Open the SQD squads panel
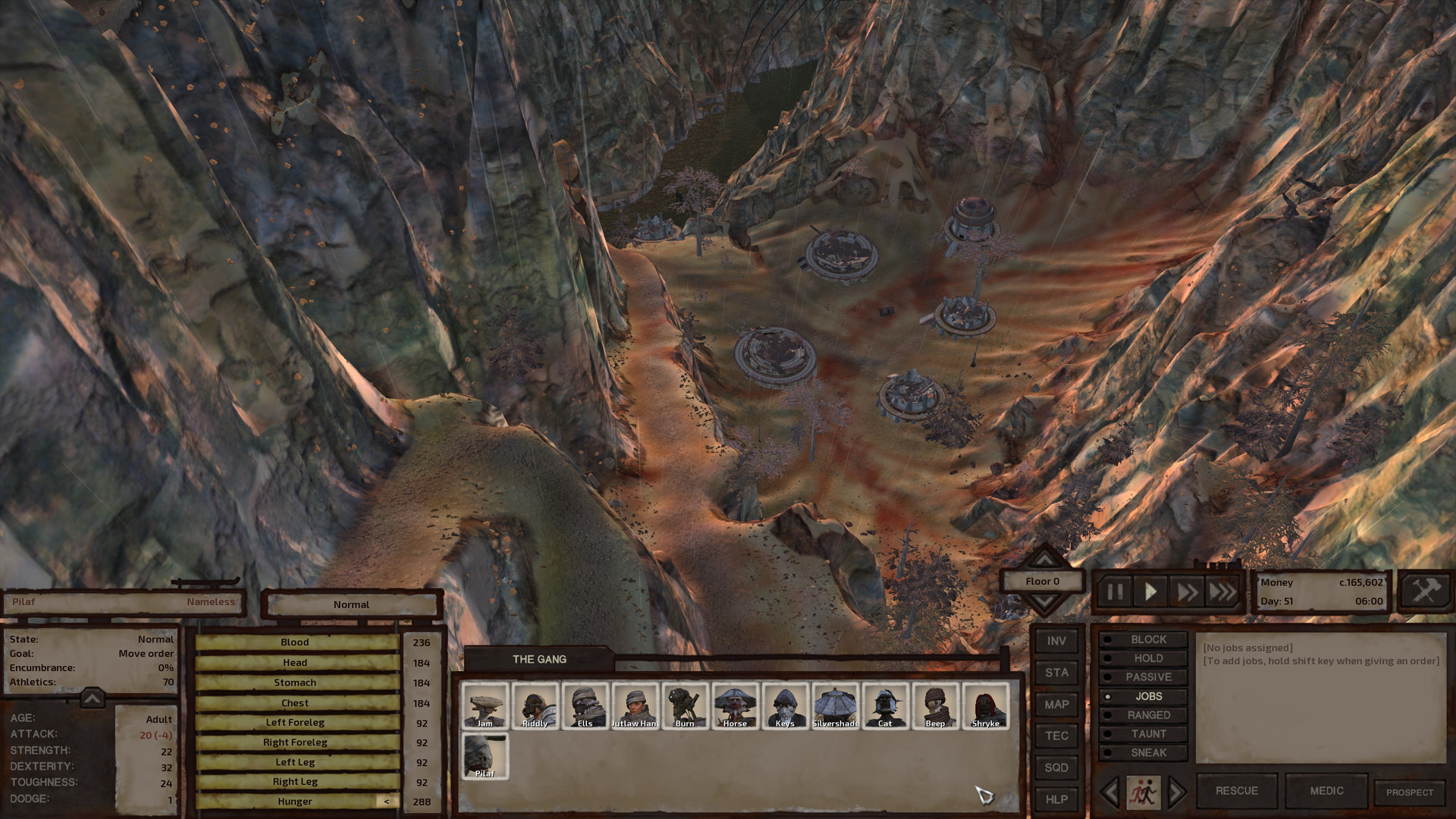 click(x=1056, y=767)
